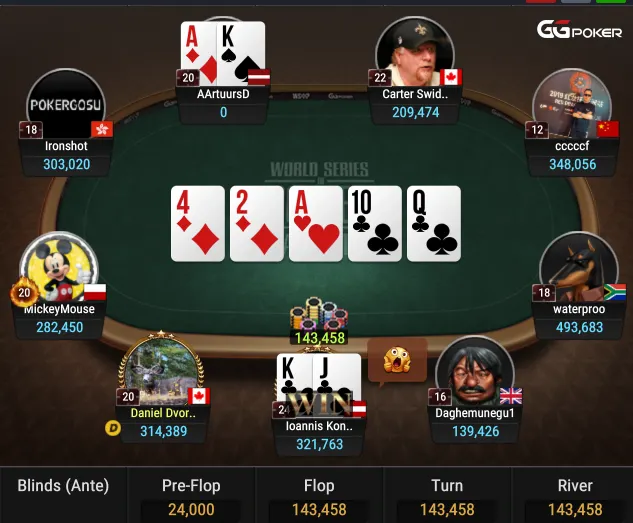The image size is (633, 523).
Task: View ccccccf's player avatar
Action: pos(571,106)
